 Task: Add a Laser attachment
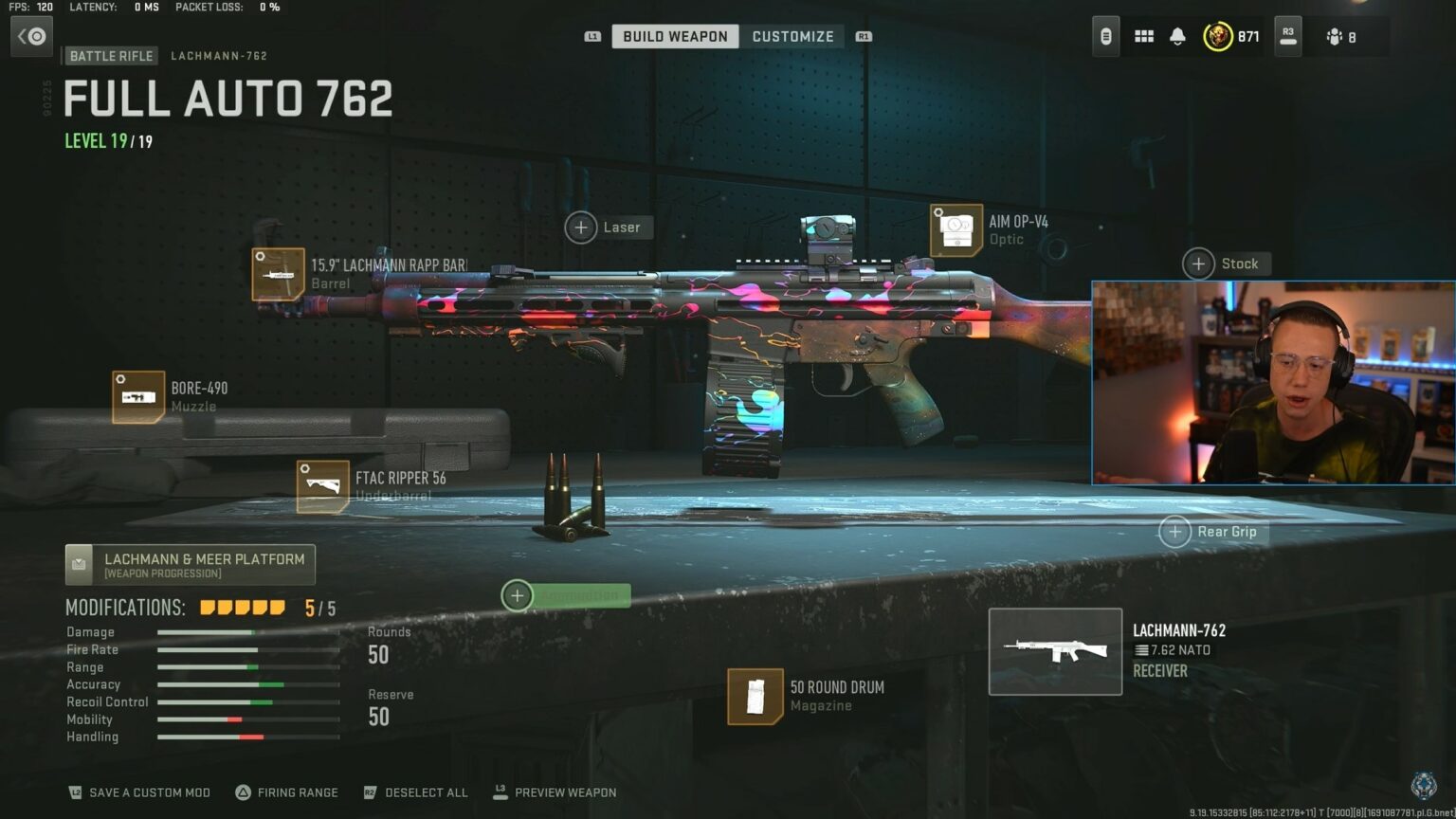click(x=581, y=227)
